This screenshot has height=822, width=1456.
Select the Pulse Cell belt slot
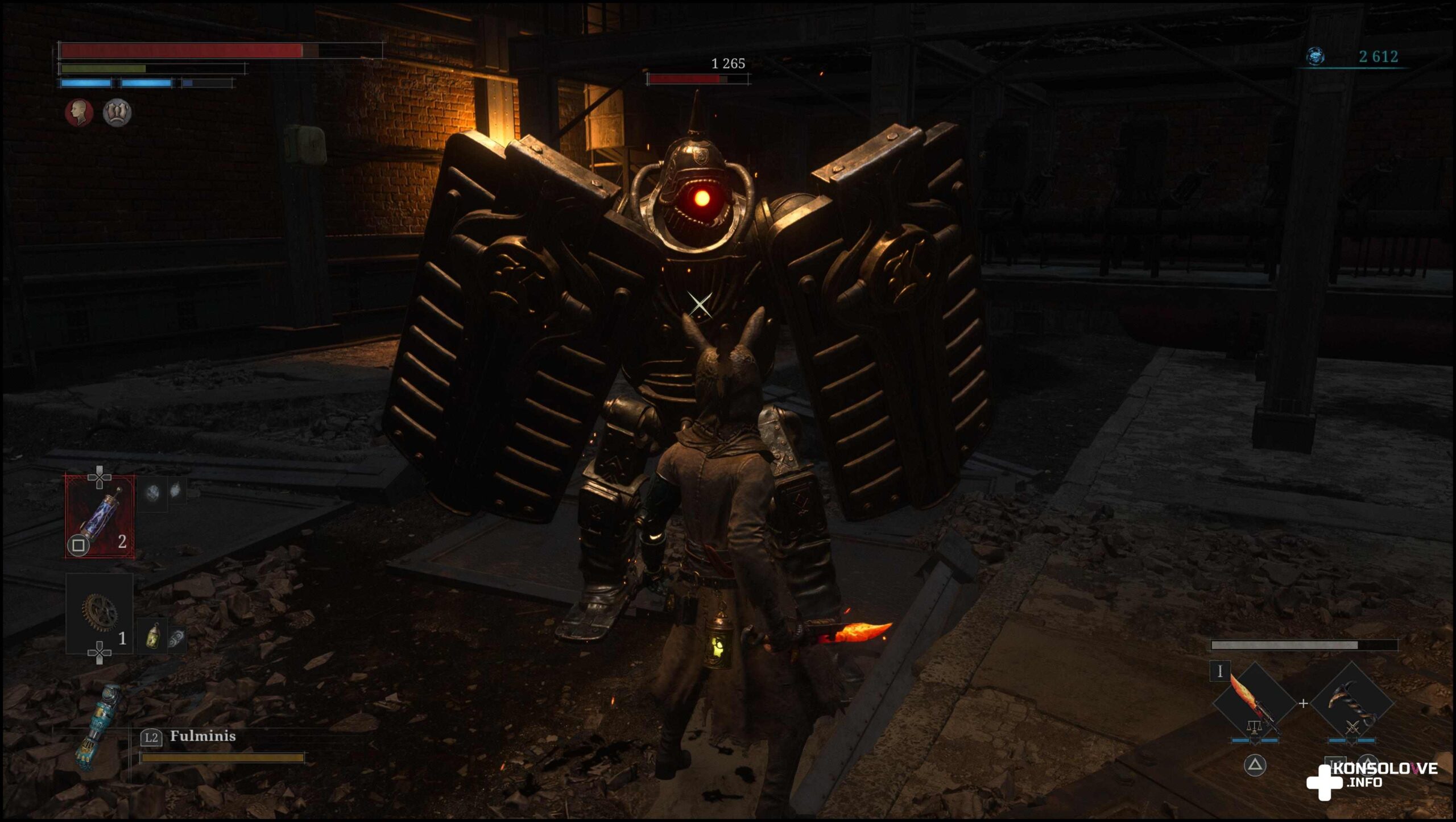click(100, 516)
